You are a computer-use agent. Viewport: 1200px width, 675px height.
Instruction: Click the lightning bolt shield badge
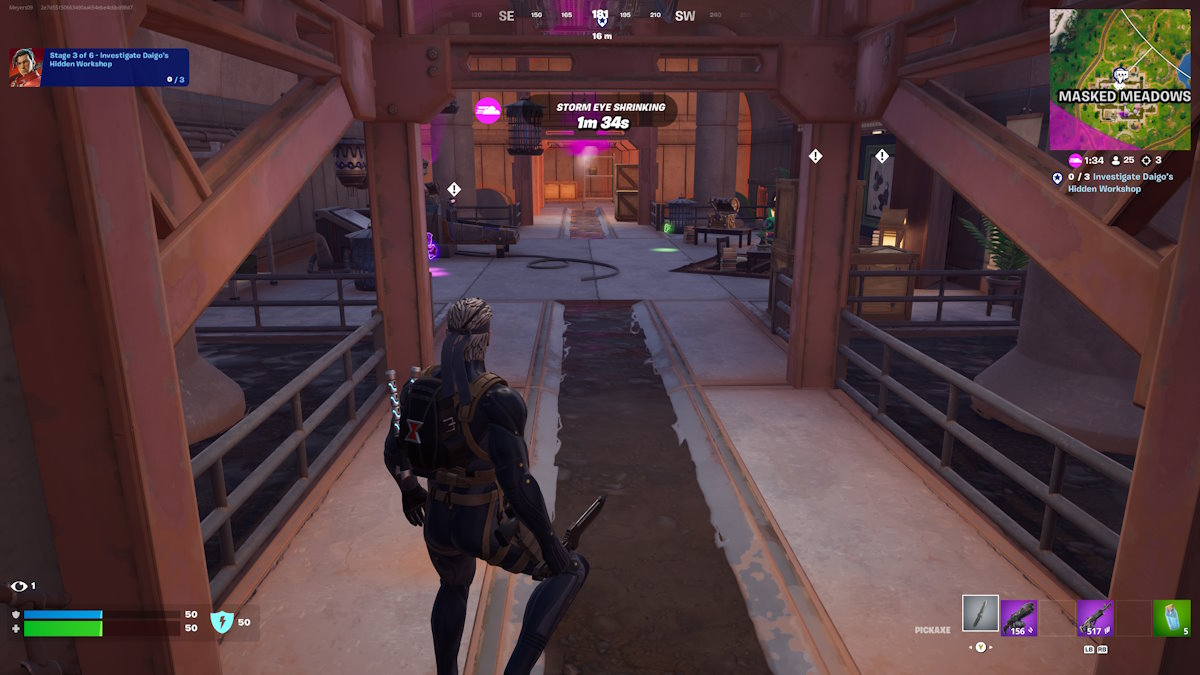pos(221,622)
